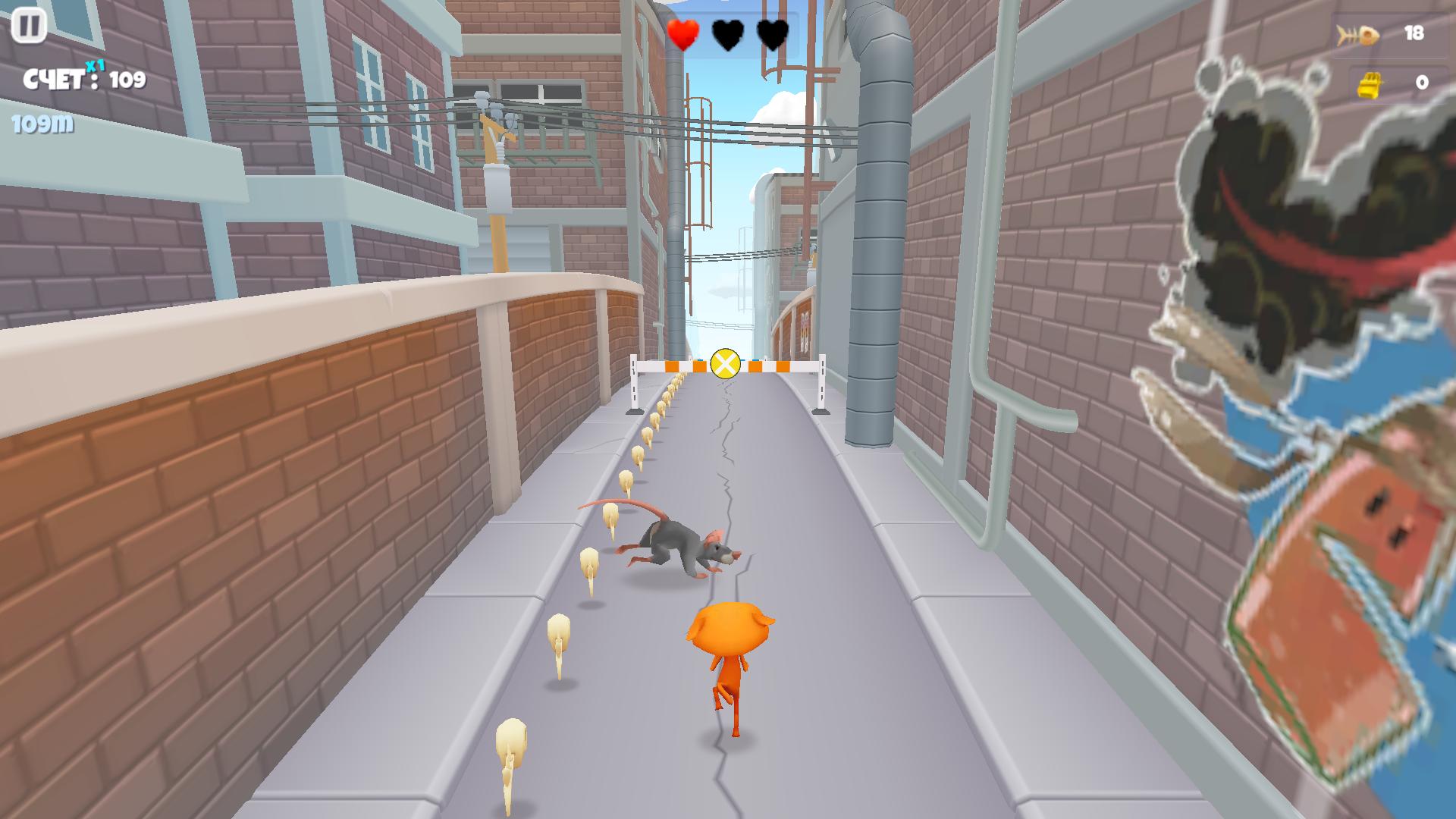Screen dimensions: 1456x819
Task: Click the red heart in the health bar
Action: 682,33
